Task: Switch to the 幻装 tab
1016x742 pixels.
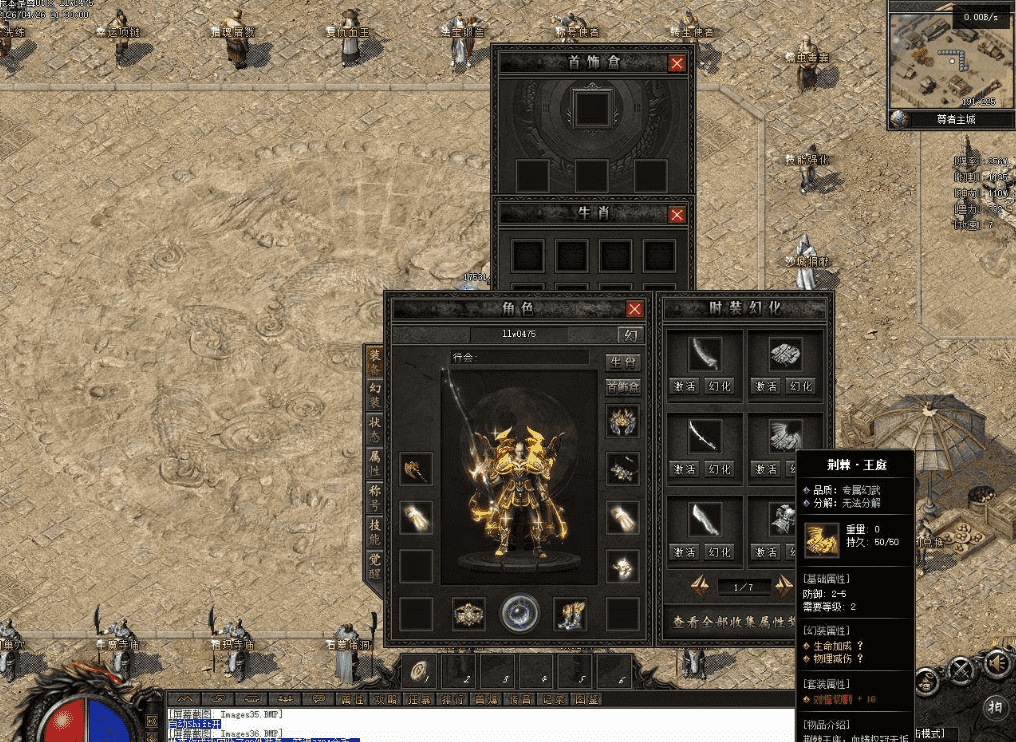Action: [375, 395]
